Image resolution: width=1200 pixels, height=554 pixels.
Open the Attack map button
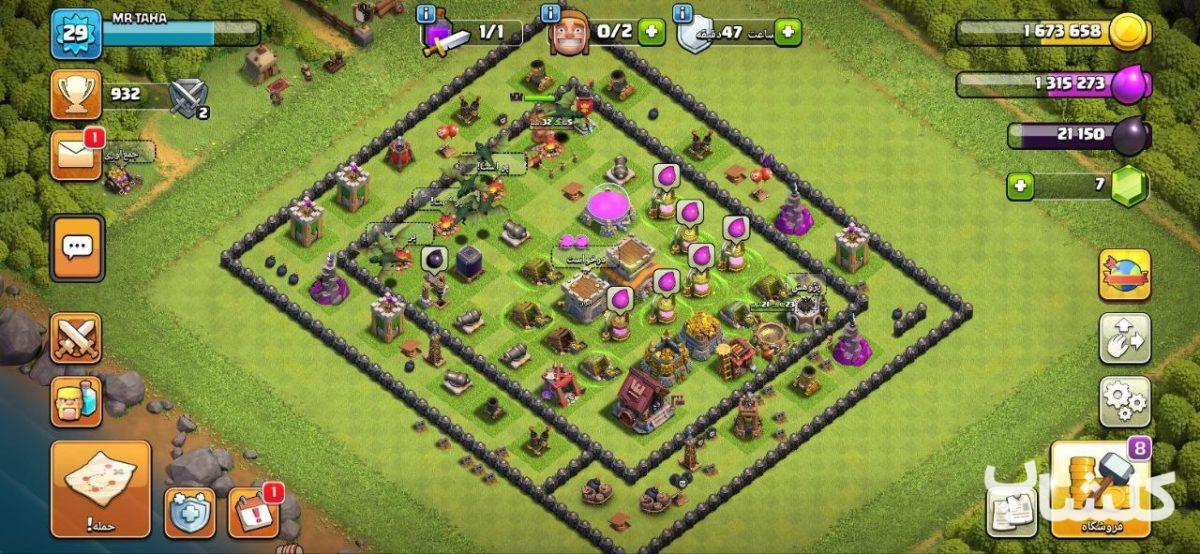pyautogui.click(x=101, y=487)
